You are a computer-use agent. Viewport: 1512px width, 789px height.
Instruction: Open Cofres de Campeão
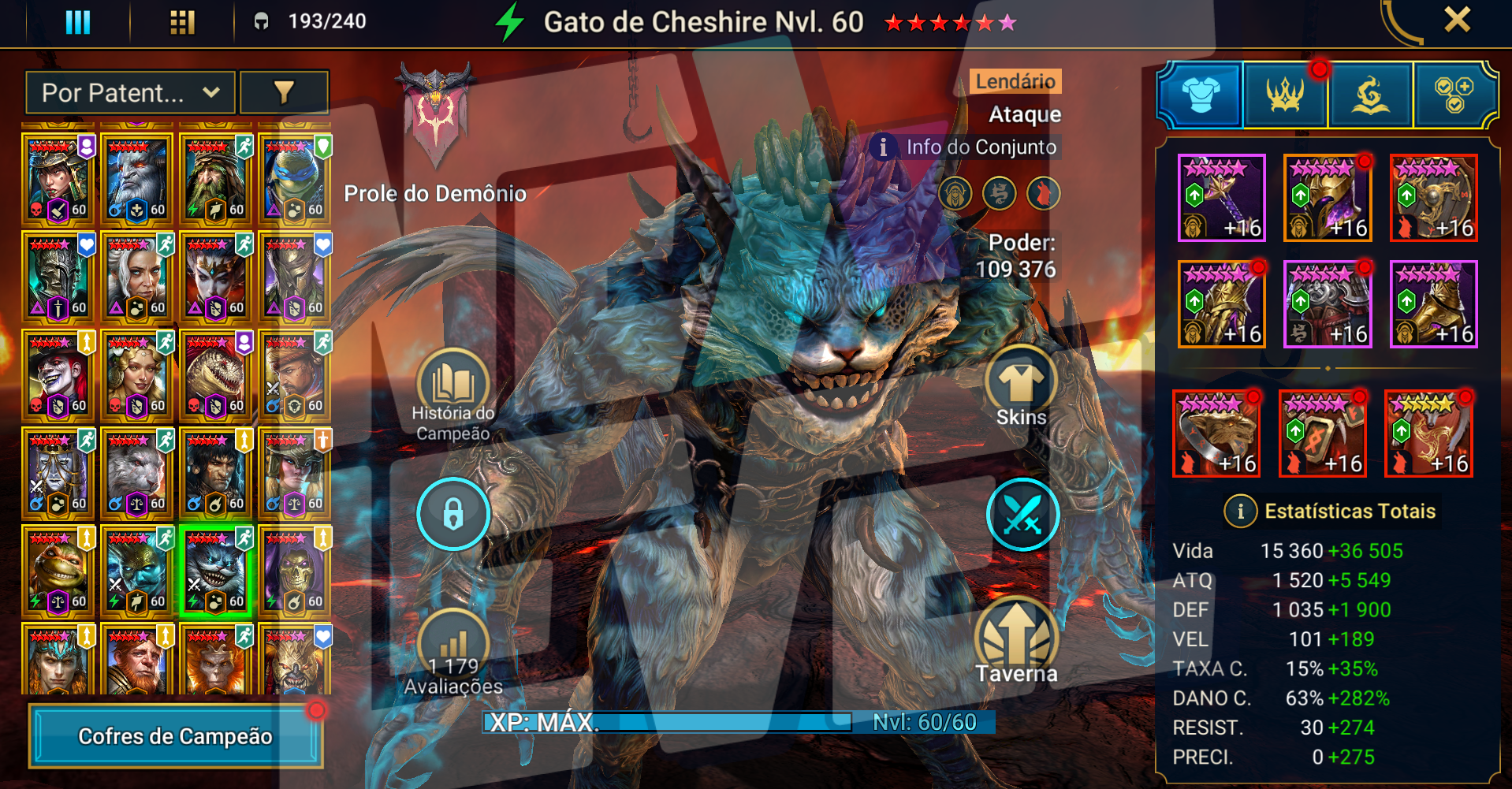(x=175, y=736)
